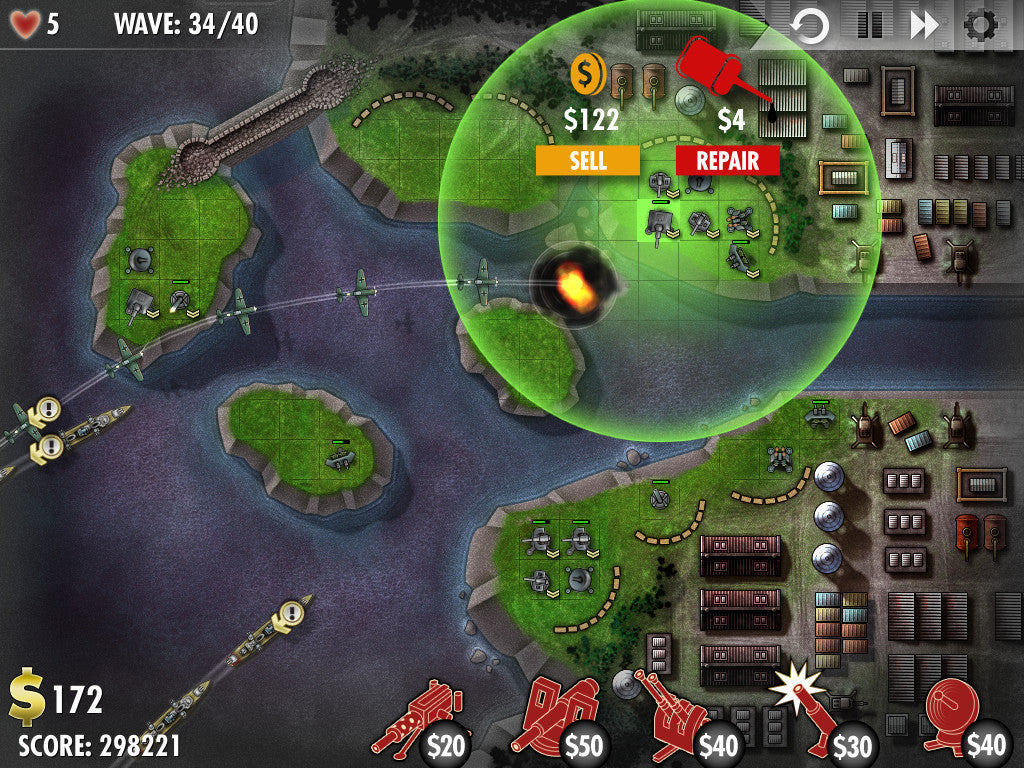Toggle fast-forward speed
Viewport: 1024px width, 768px height.
(x=925, y=25)
